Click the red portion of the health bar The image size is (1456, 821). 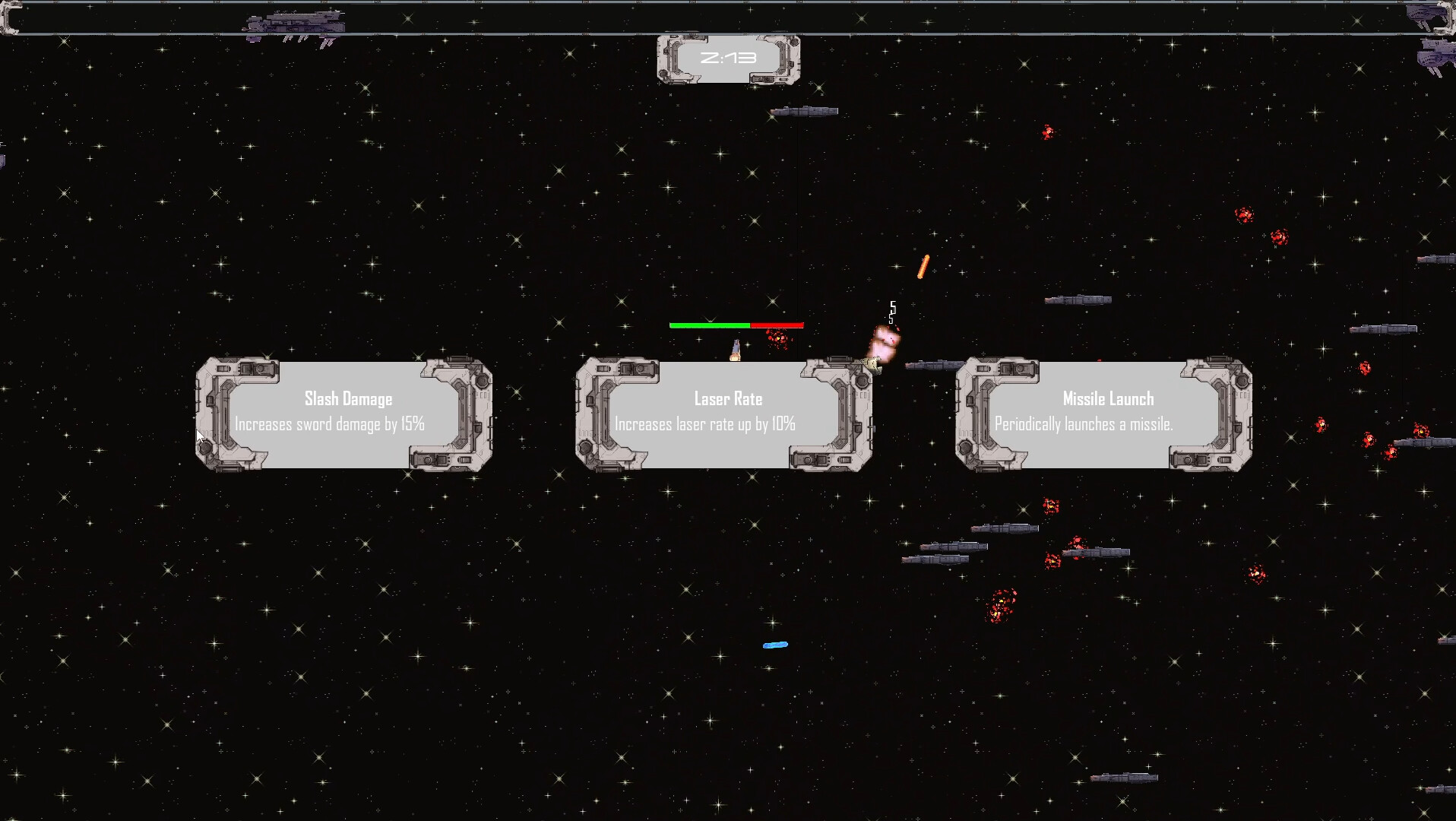775,324
